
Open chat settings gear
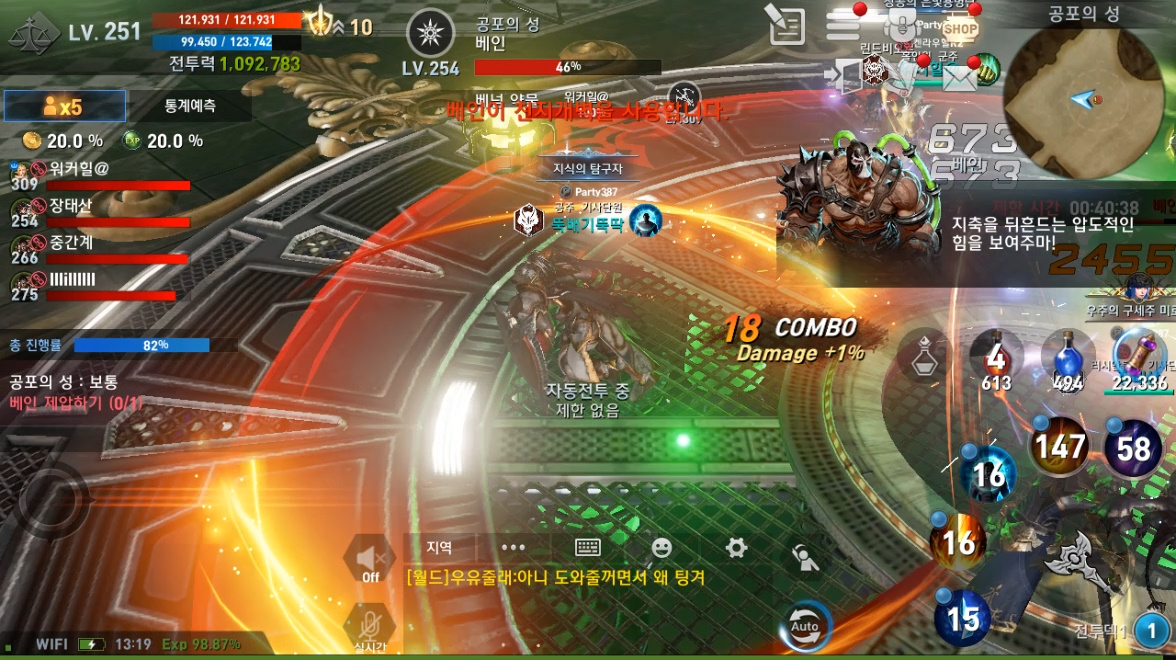coord(736,547)
